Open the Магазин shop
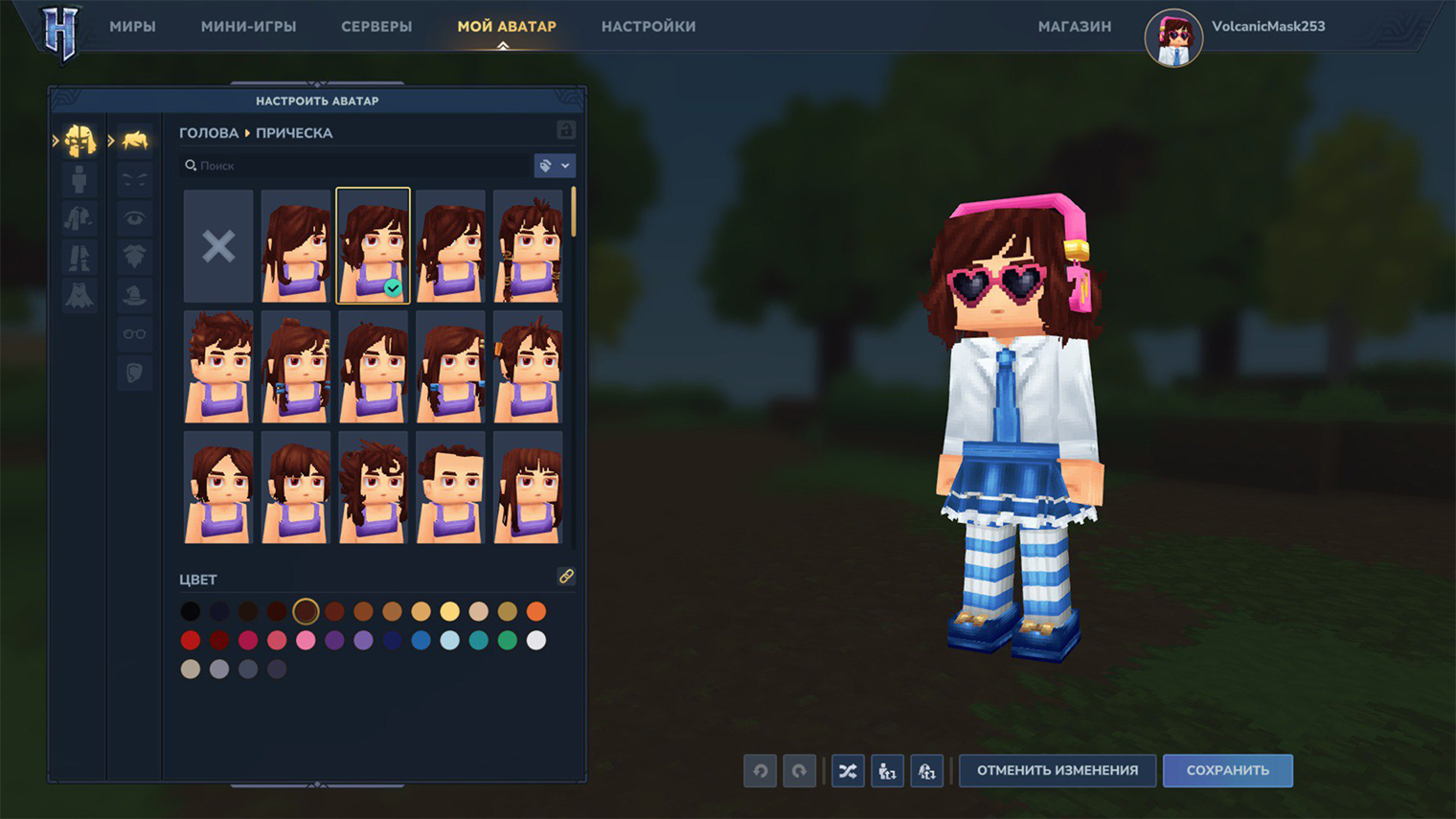Screen dimensions: 1456x819 point(1075,27)
